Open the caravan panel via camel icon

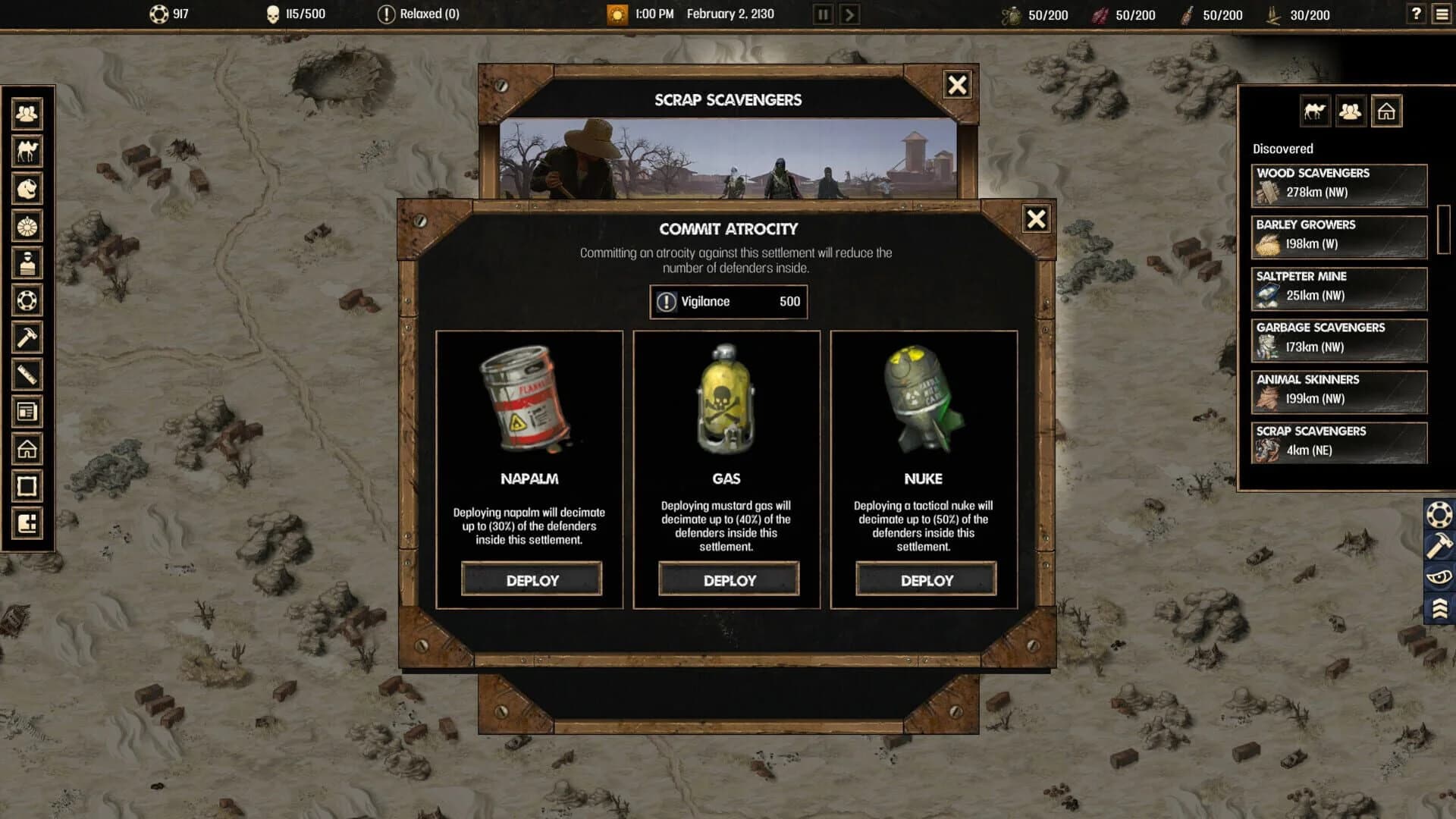(27, 151)
